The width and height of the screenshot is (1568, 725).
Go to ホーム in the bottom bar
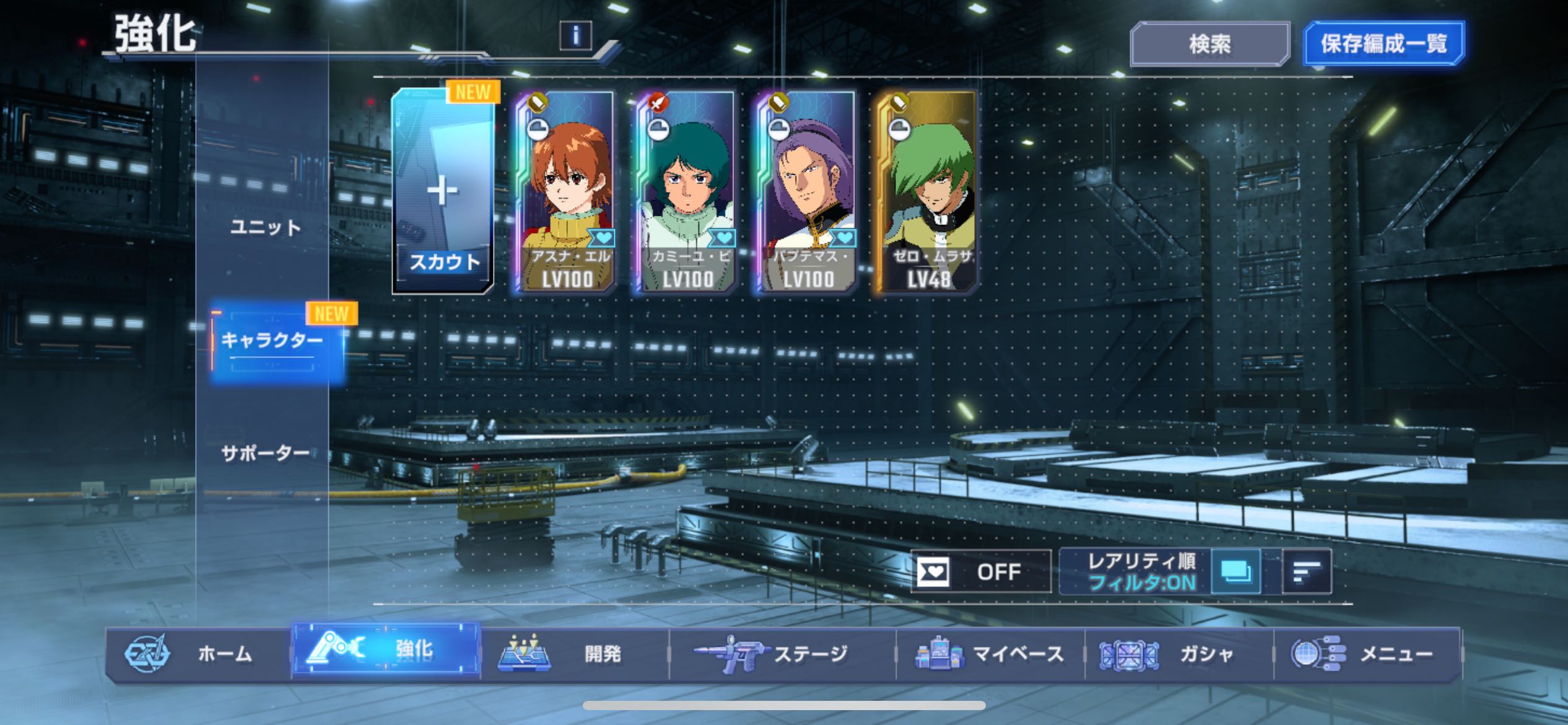(x=198, y=654)
